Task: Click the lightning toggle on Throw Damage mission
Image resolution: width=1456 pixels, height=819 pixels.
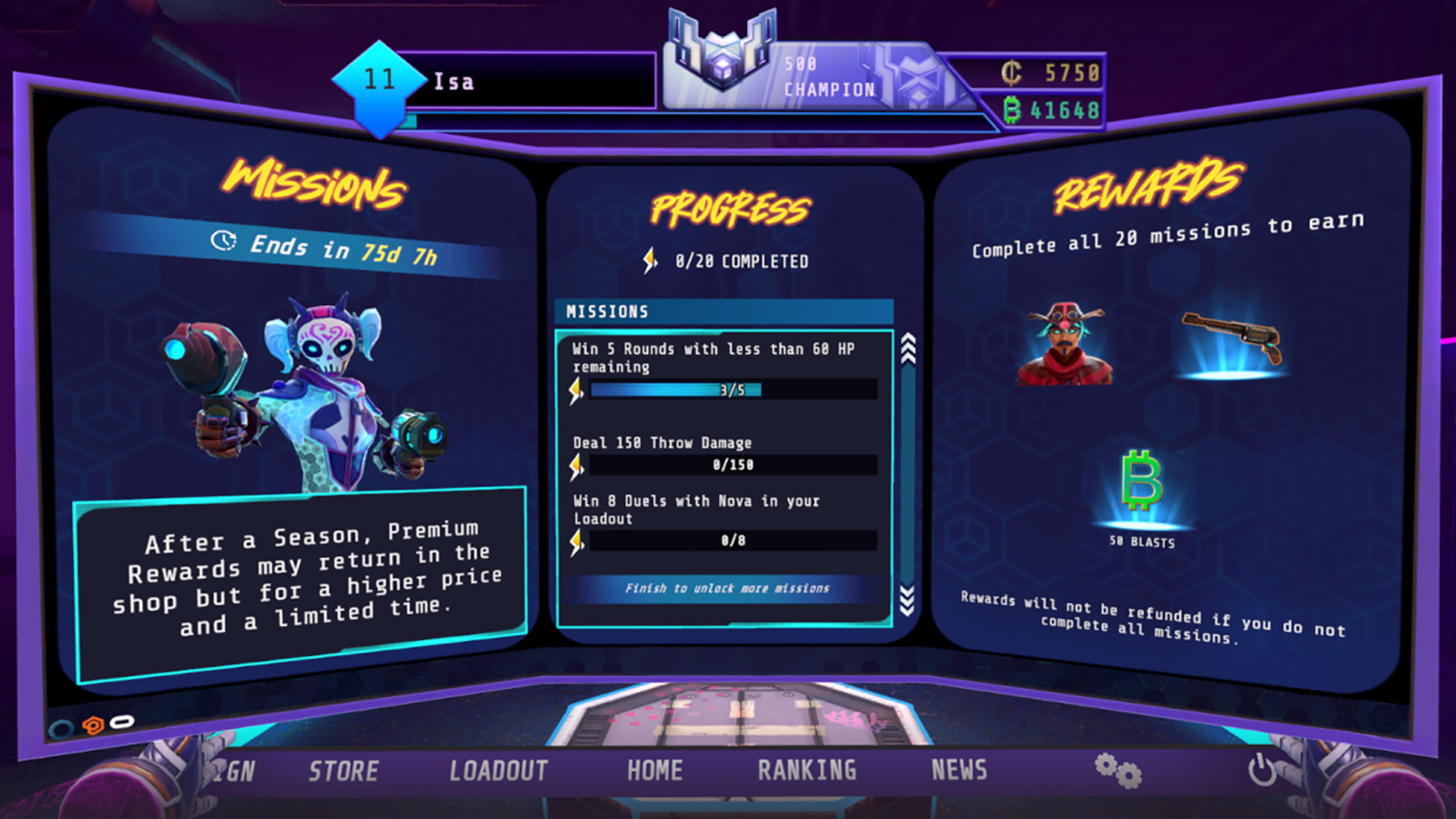Action: pyautogui.click(x=576, y=465)
